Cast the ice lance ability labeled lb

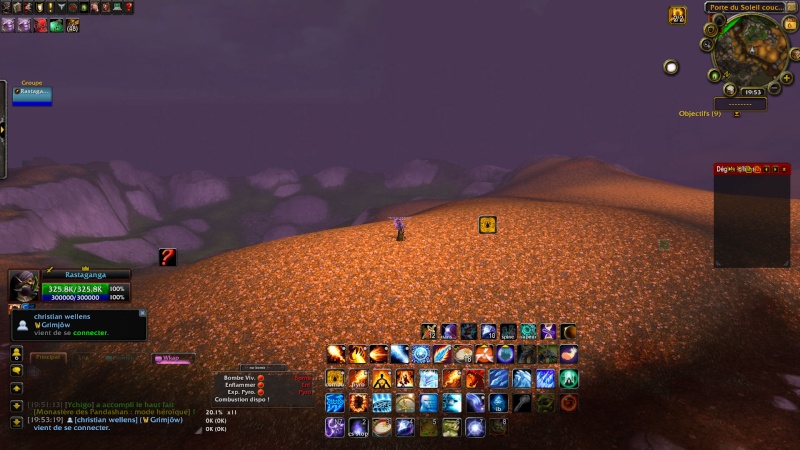pyautogui.click(x=498, y=403)
